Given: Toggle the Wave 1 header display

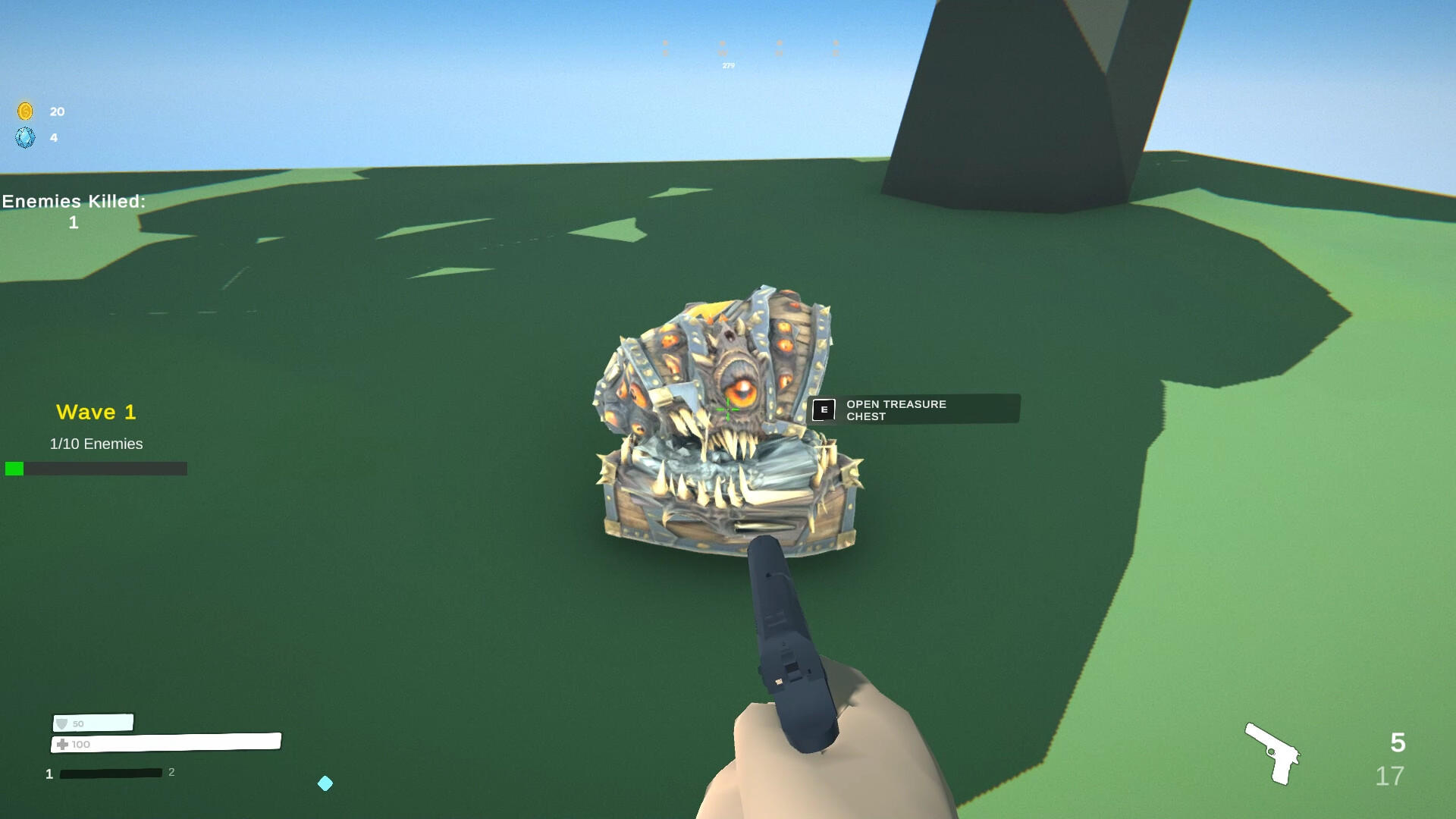Looking at the screenshot, I should point(96,412).
